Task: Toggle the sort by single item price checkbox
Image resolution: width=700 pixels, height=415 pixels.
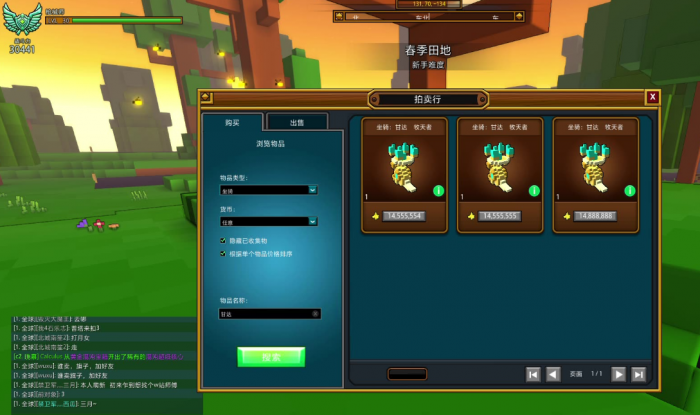Action: pyautogui.click(x=222, y=254)
